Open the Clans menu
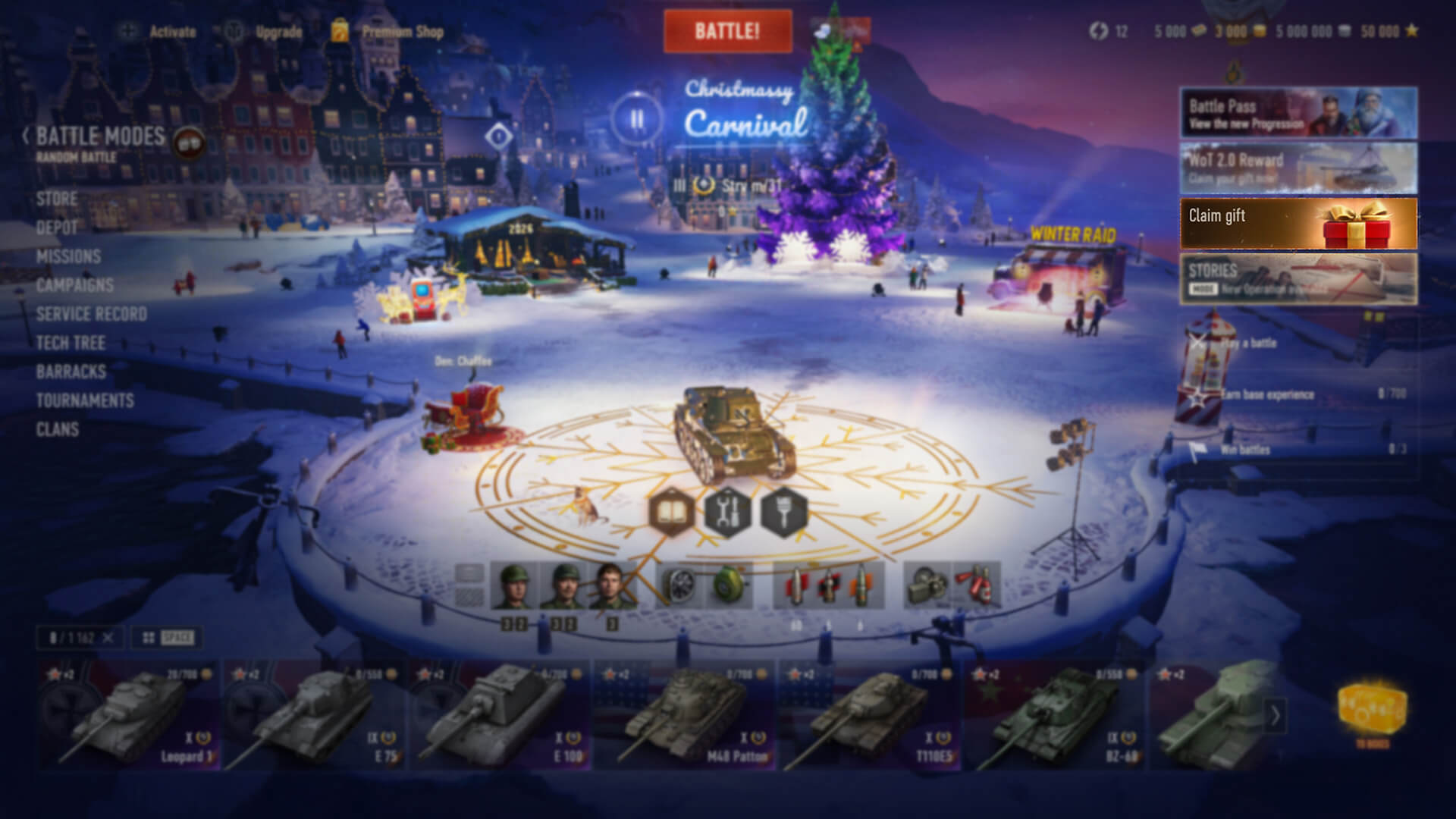The width and height of the screenshot is (1456, 819). tap(58, 430)
